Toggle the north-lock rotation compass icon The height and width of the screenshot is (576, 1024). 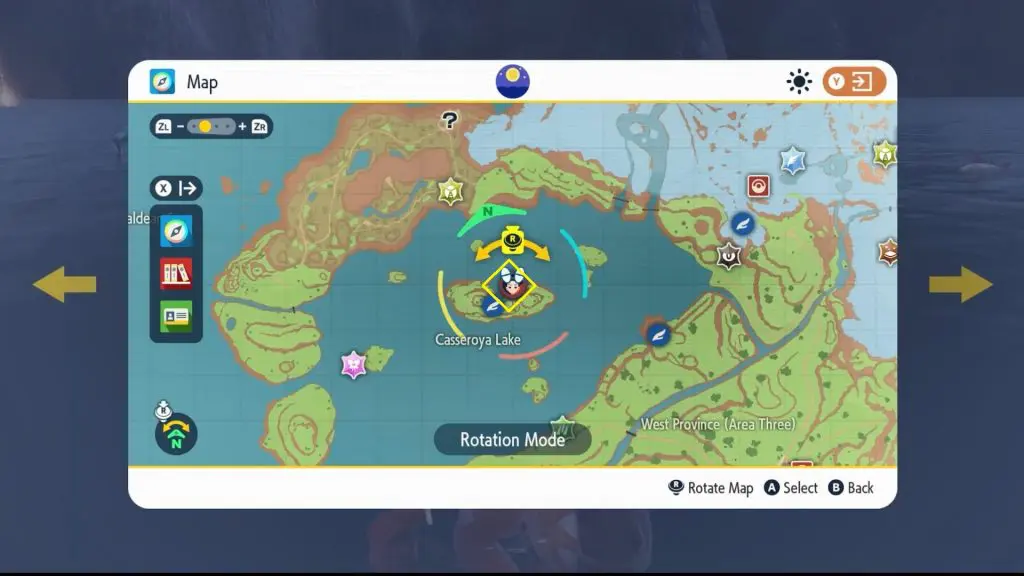(176, 432)
